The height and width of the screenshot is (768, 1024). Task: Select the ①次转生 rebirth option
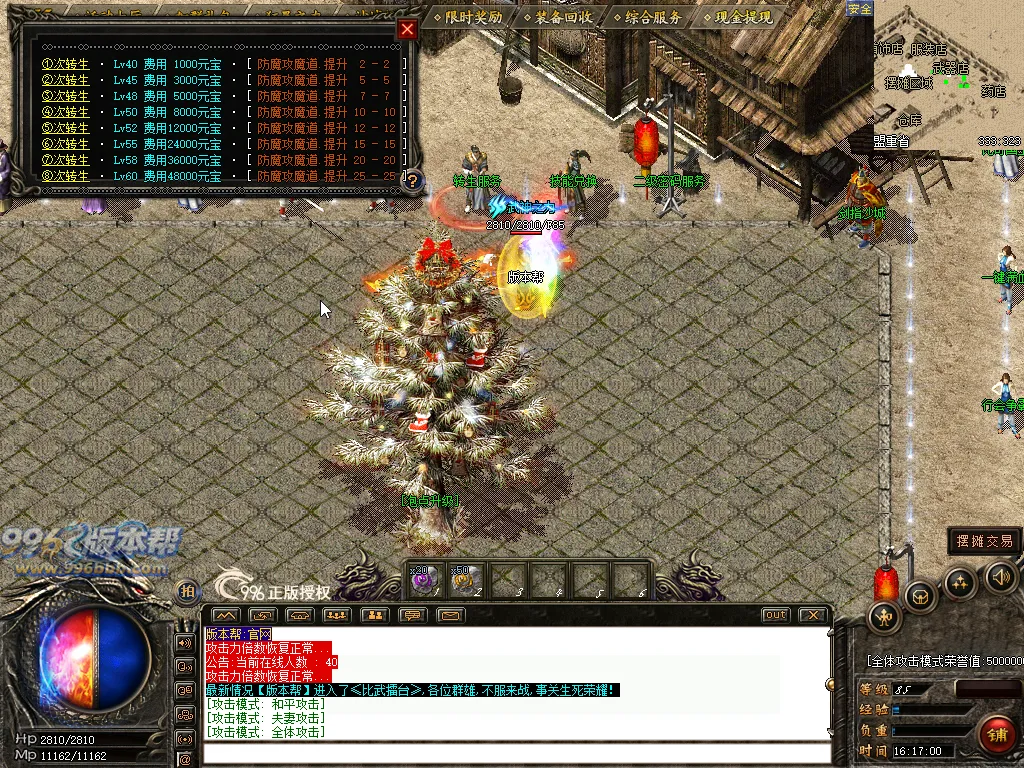[65, 64]
